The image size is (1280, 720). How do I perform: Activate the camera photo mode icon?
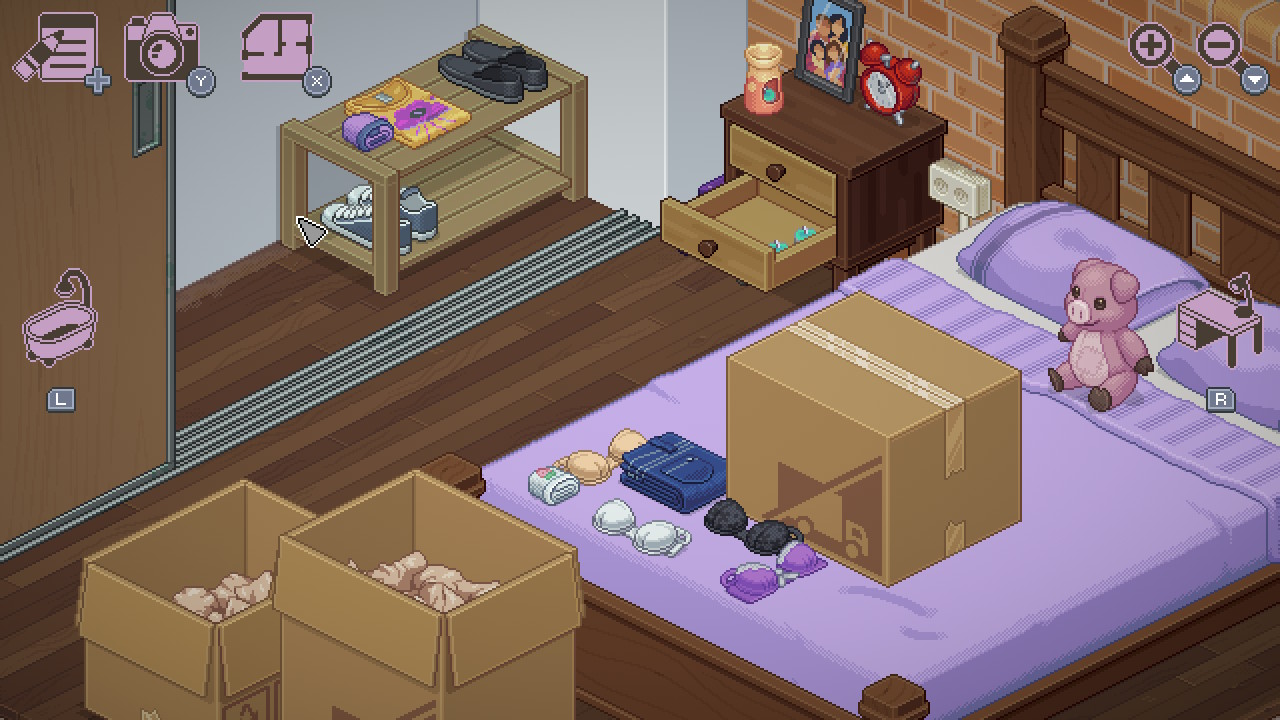tap(160, 48)
